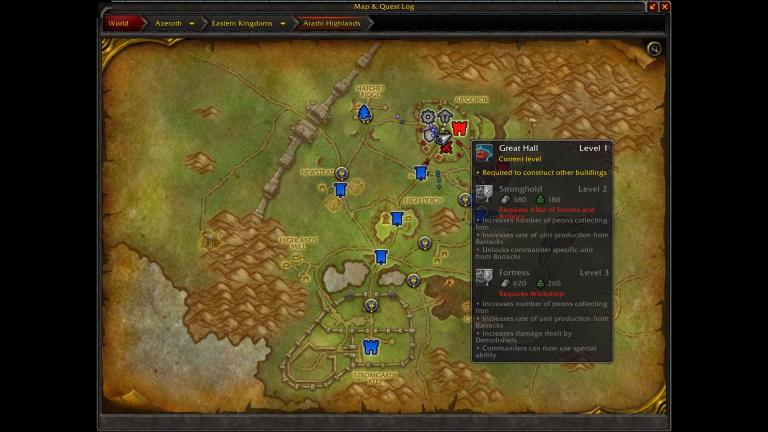Select the blue banner at High Perch
Viewport: 768px width, 432px height.
click(x=397, y=218)
